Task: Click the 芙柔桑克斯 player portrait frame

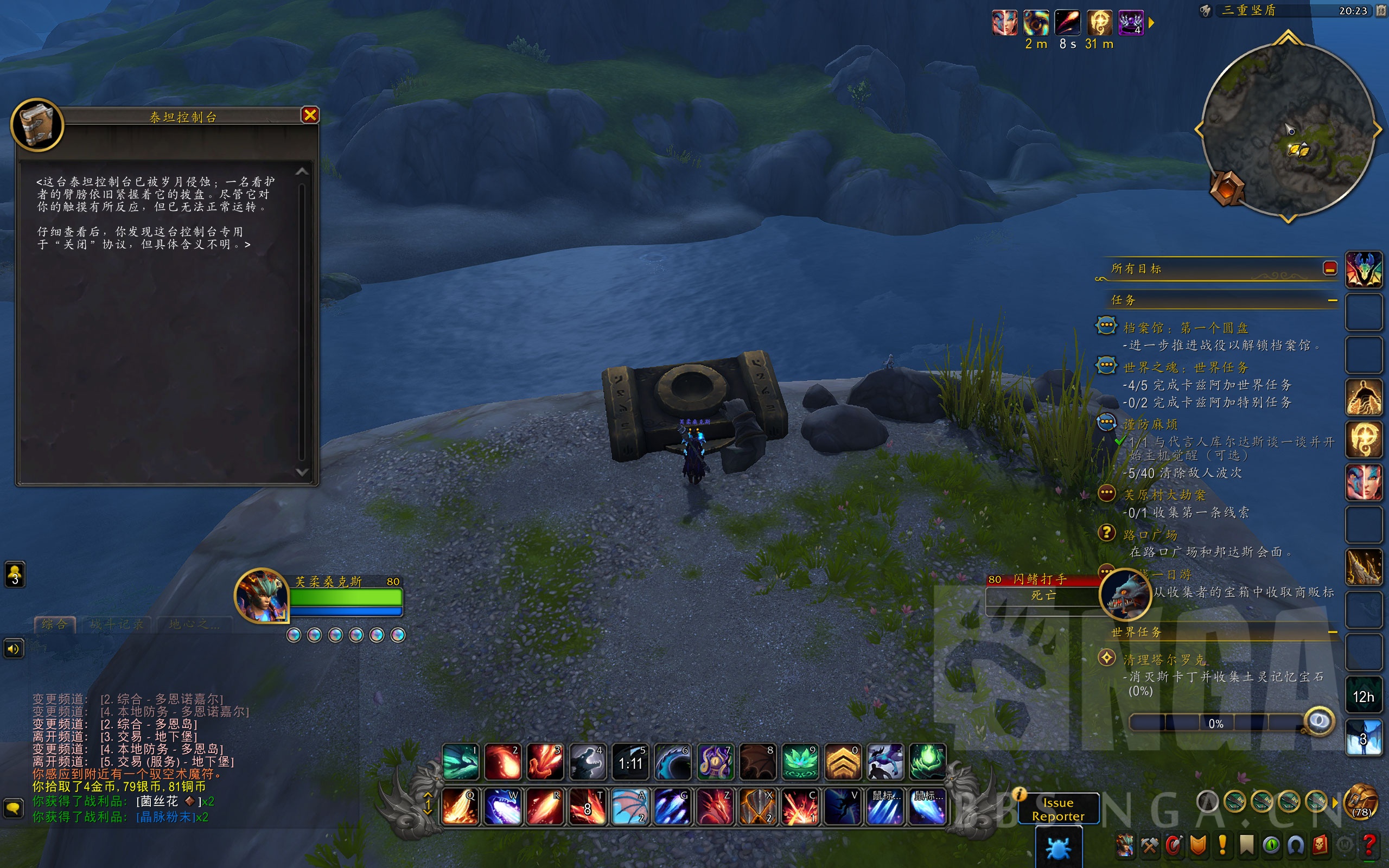Action: point(261,596)
